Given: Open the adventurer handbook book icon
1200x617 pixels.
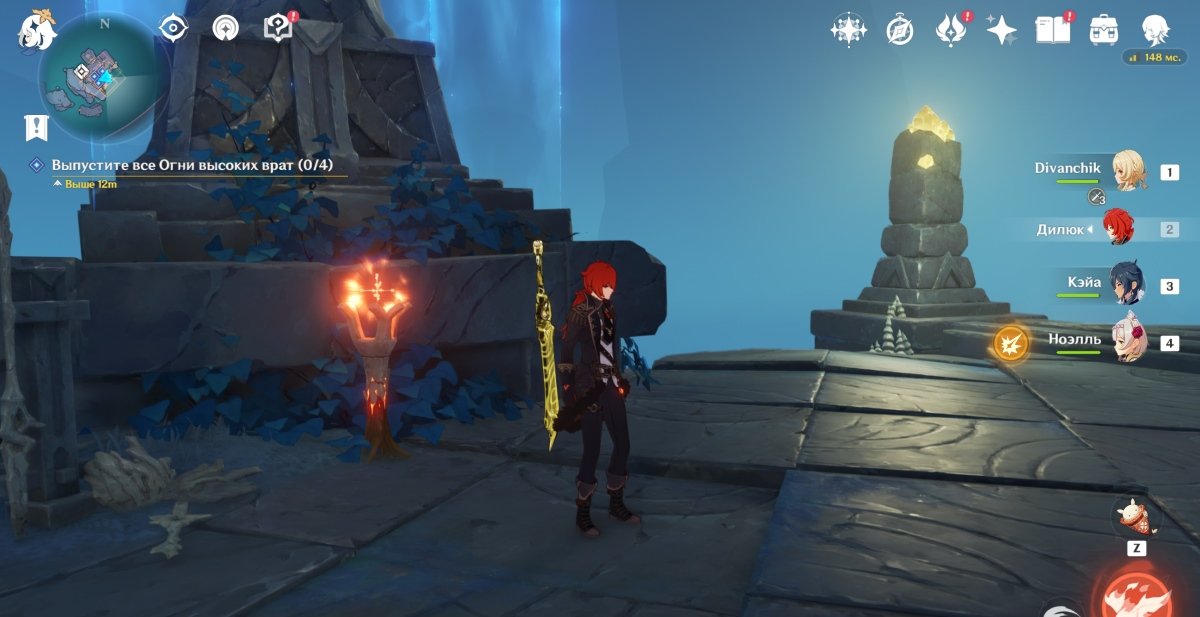Looking at the screenshot, I should point(1053,30).
